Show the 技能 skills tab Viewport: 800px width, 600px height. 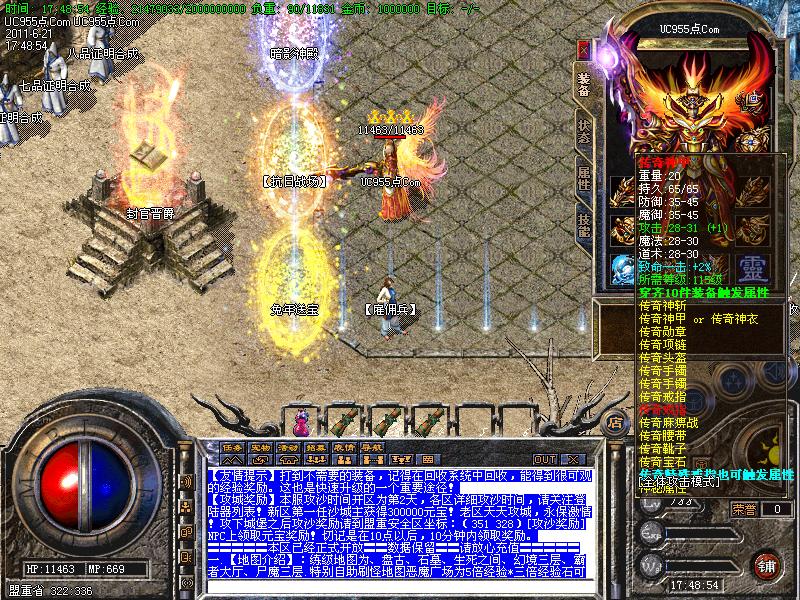pos(584,223)
